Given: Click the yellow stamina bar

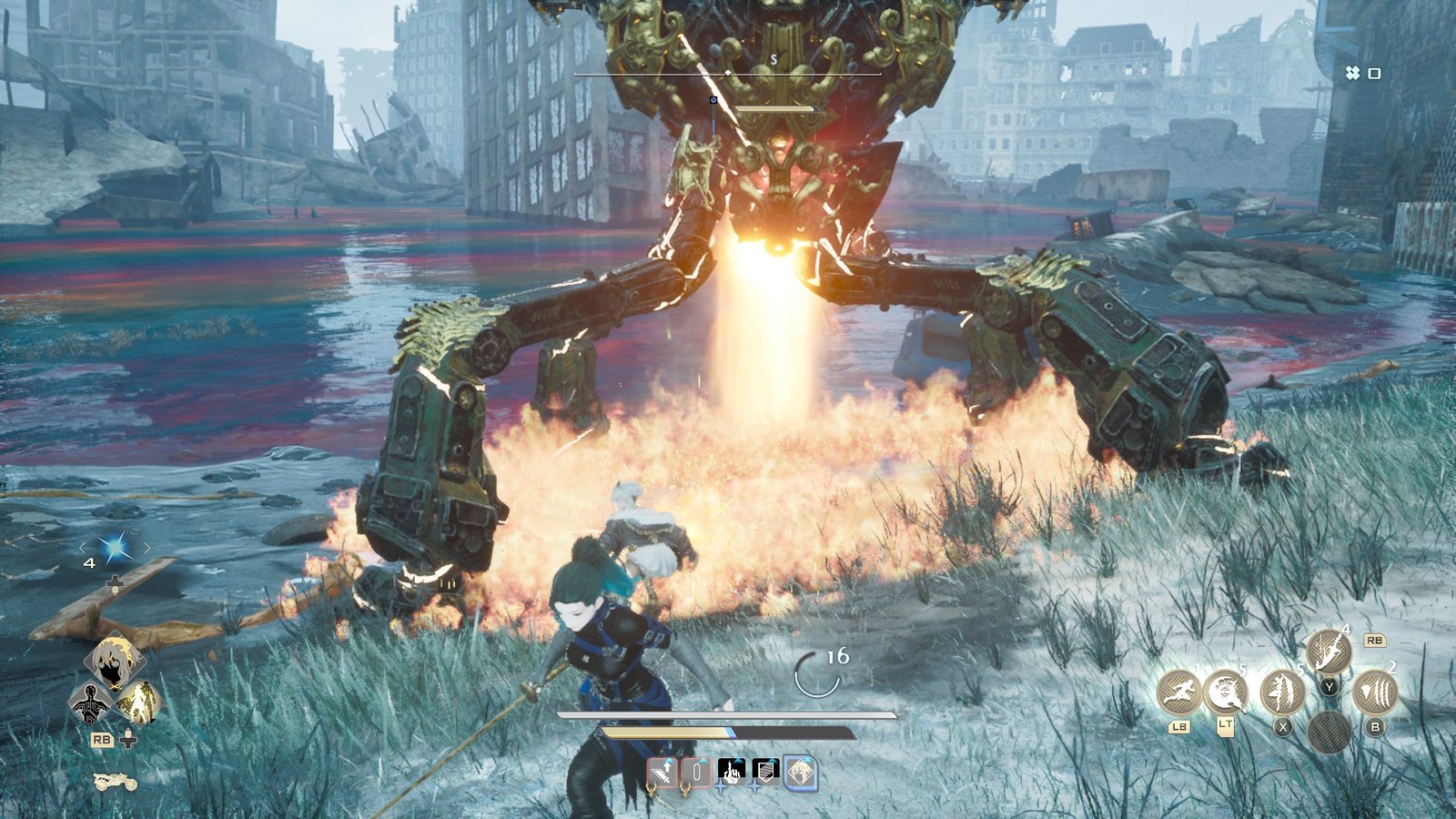Looking at the screenshot, I should [664, 733].
